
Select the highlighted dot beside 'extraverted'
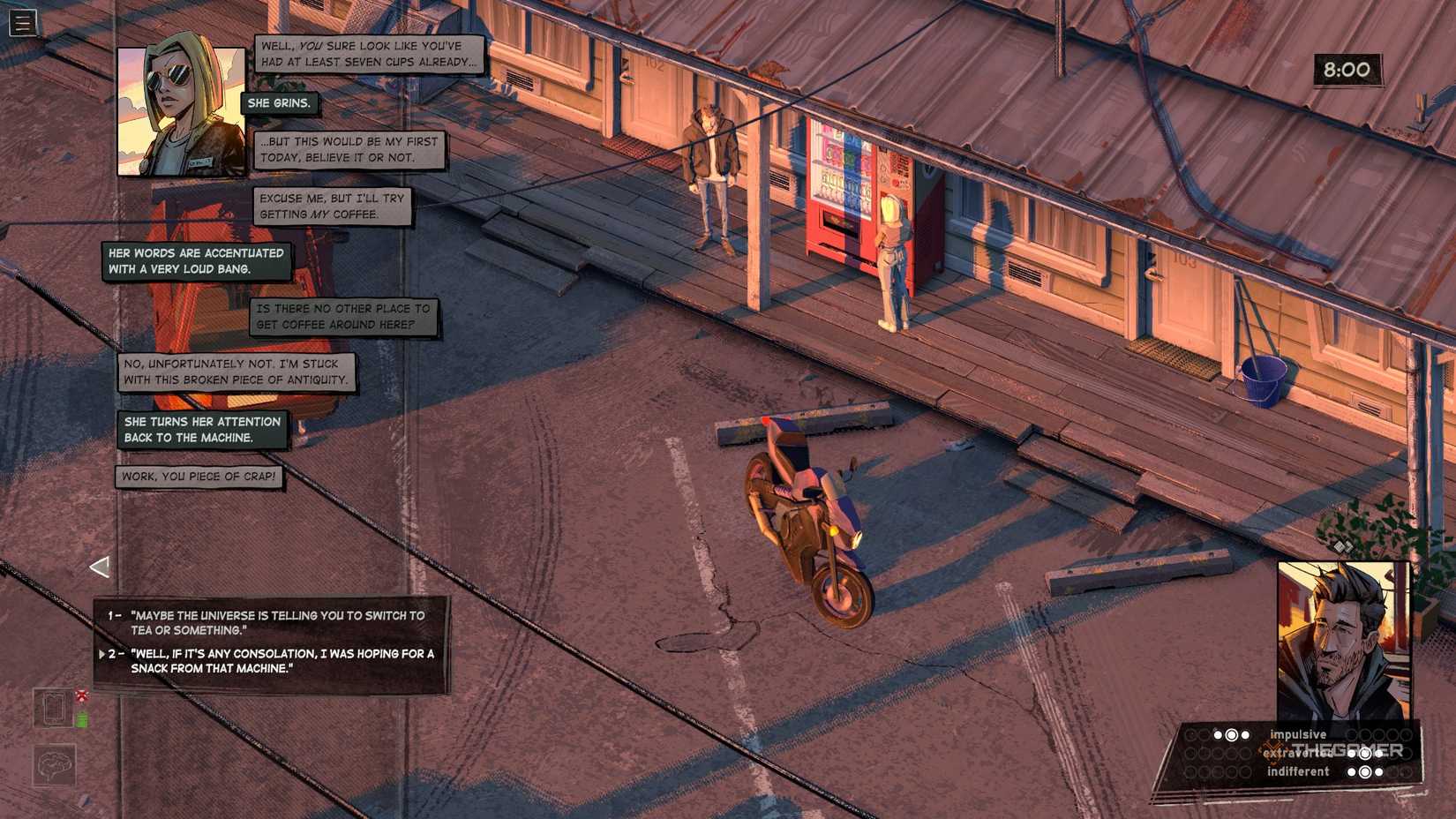click(x=1365, y=755)
